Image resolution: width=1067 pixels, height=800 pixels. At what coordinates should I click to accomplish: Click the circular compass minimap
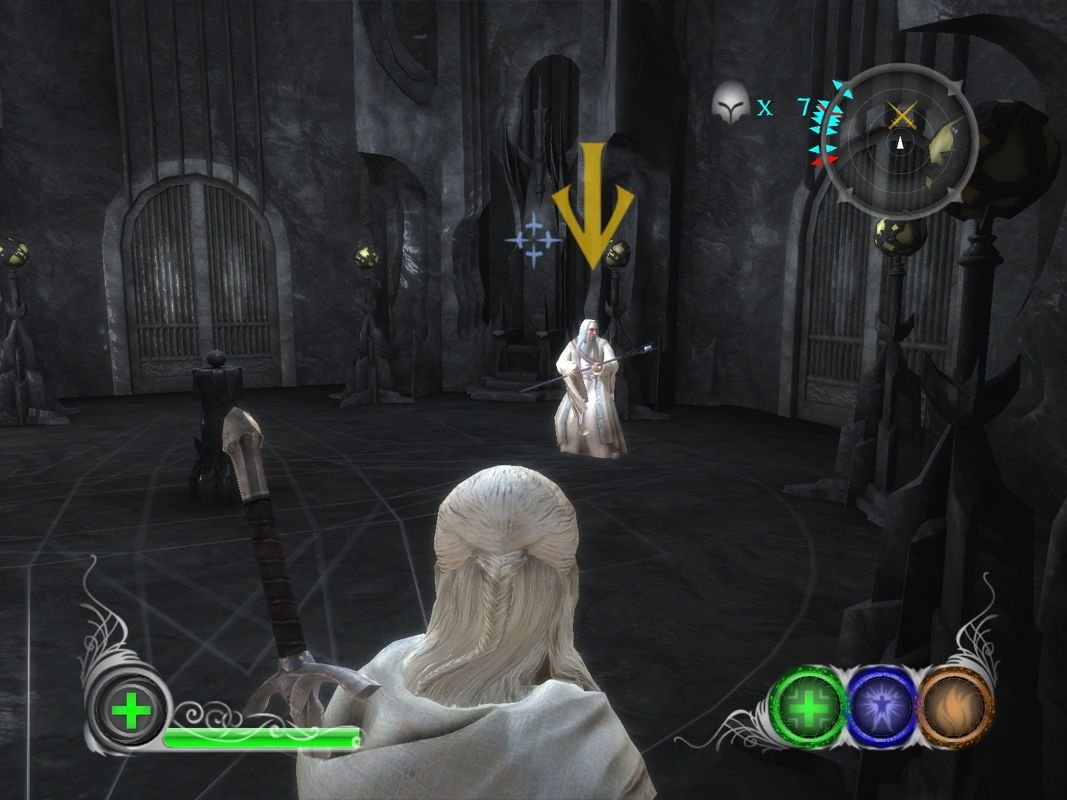898,144
